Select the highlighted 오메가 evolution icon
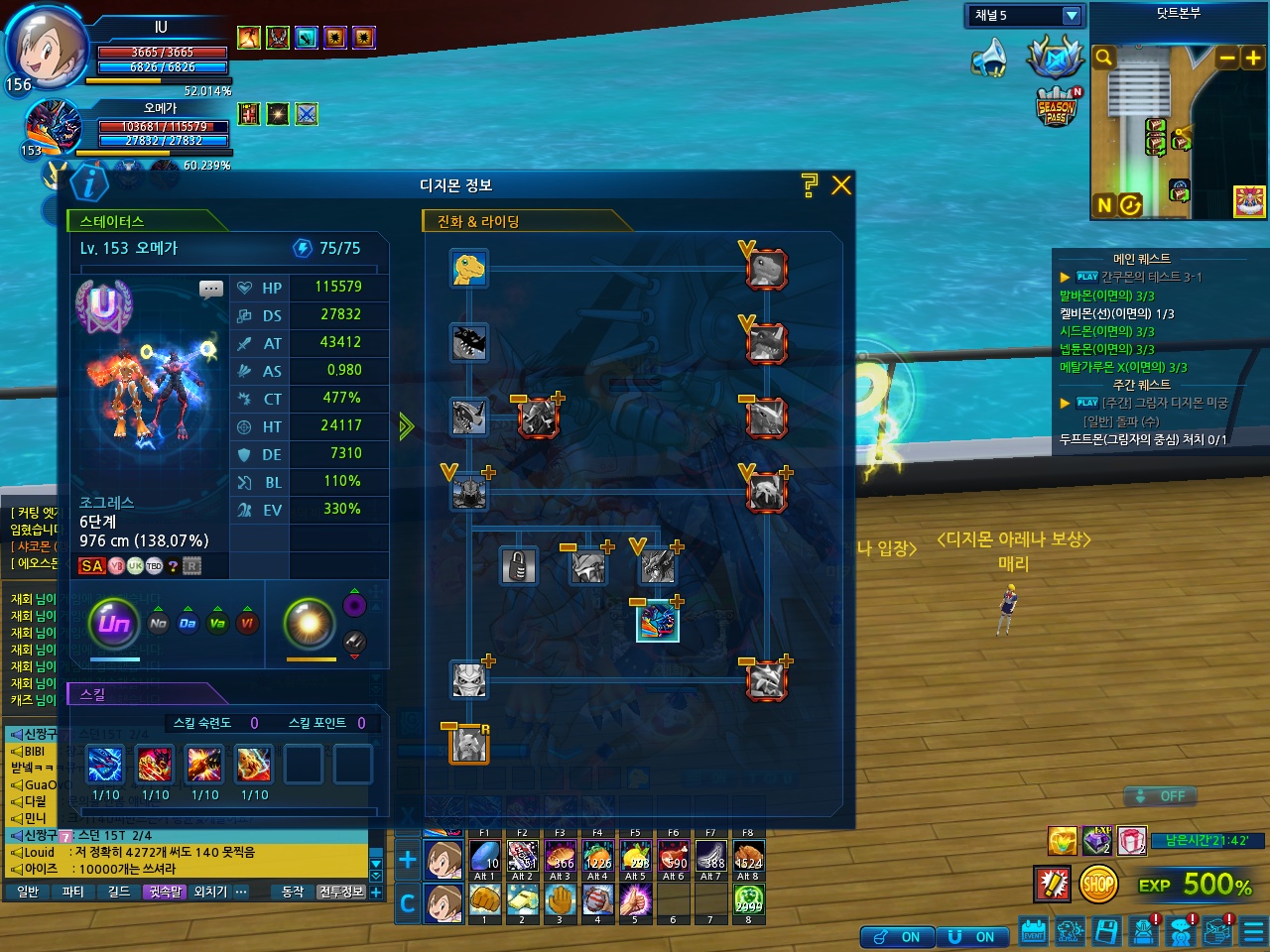This screenshot has width=1270, height=952. coord(657,622)
